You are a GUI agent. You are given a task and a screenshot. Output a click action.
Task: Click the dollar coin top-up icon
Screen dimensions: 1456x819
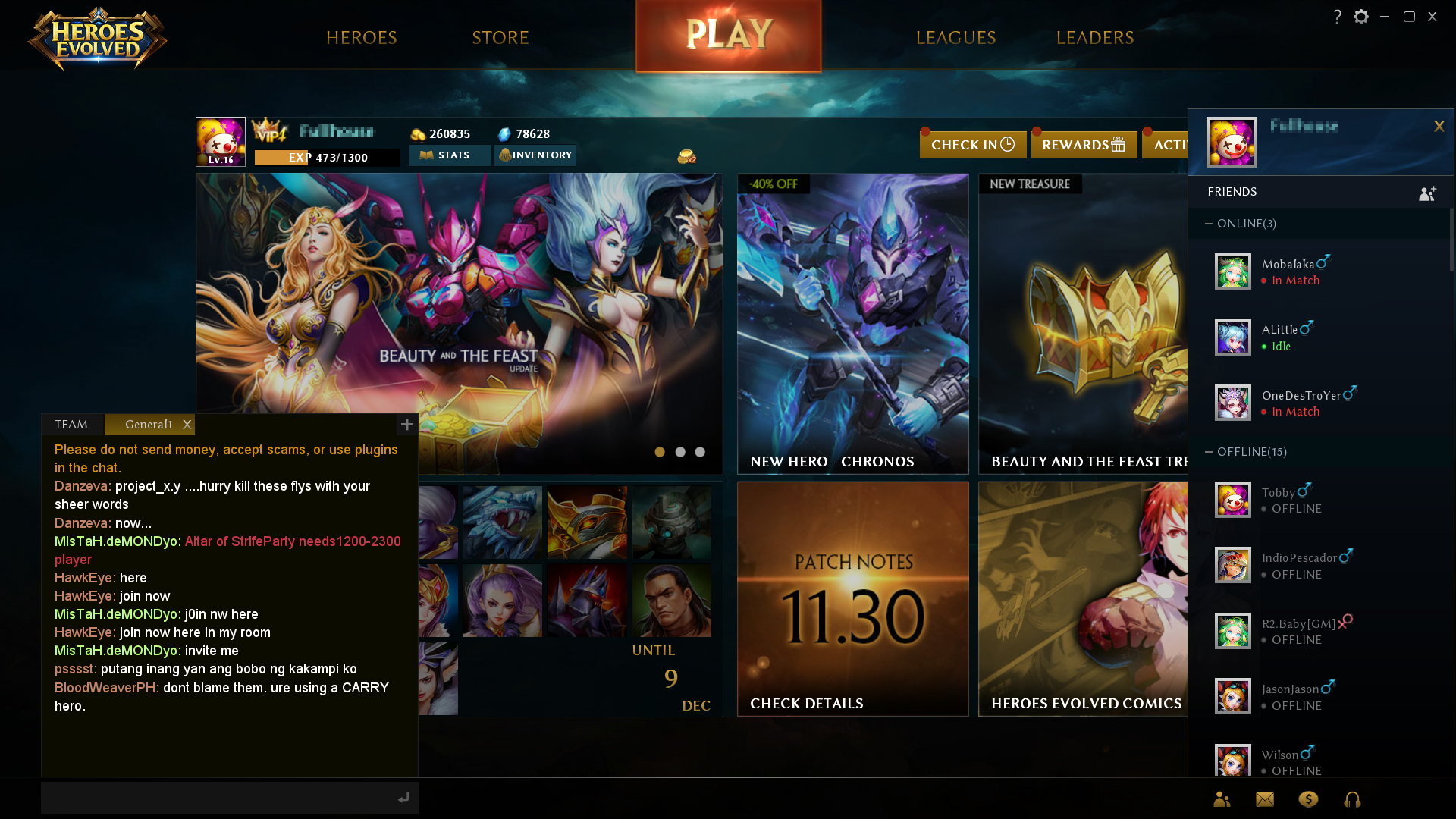pos(1308,799)
